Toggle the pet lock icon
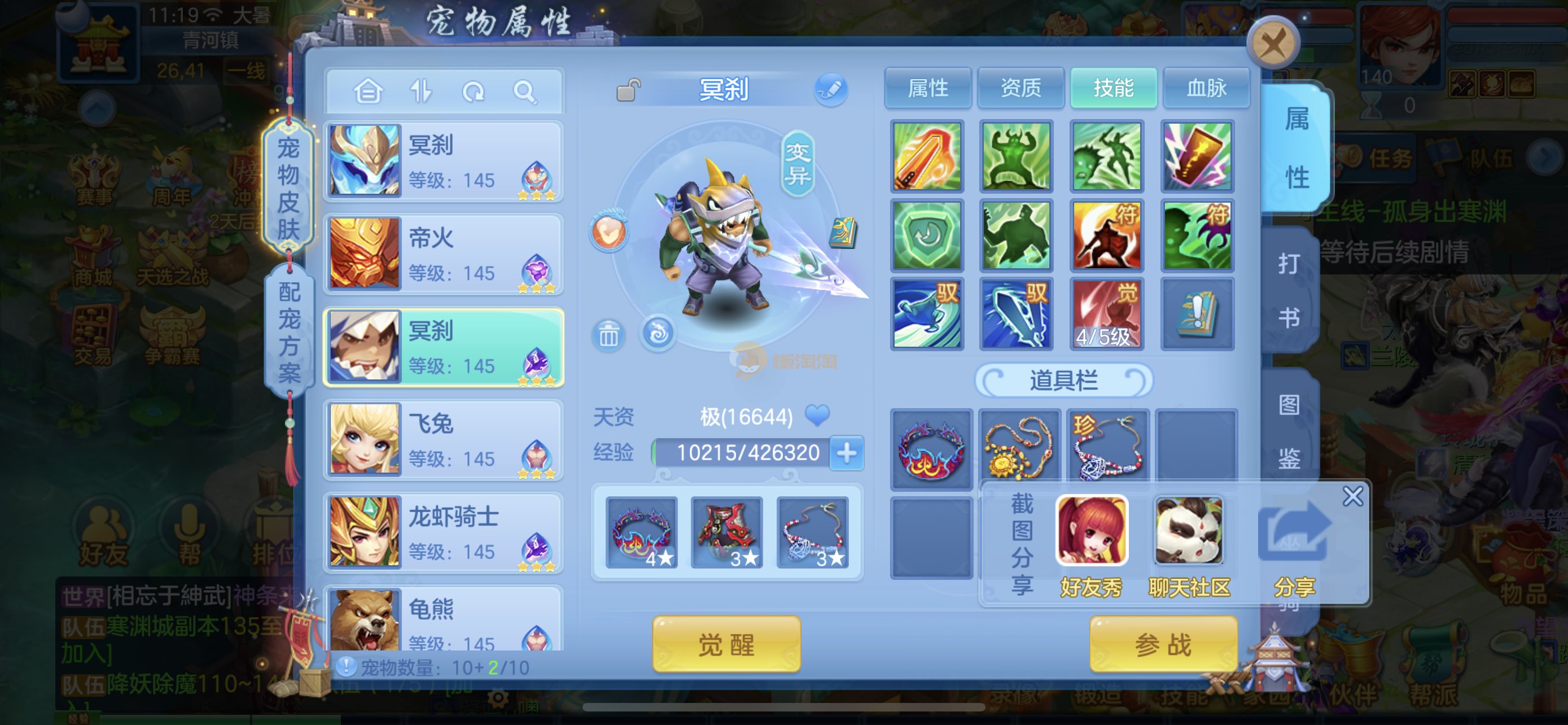Screen dimensions: 1568x725 click(x=628, y=91)
